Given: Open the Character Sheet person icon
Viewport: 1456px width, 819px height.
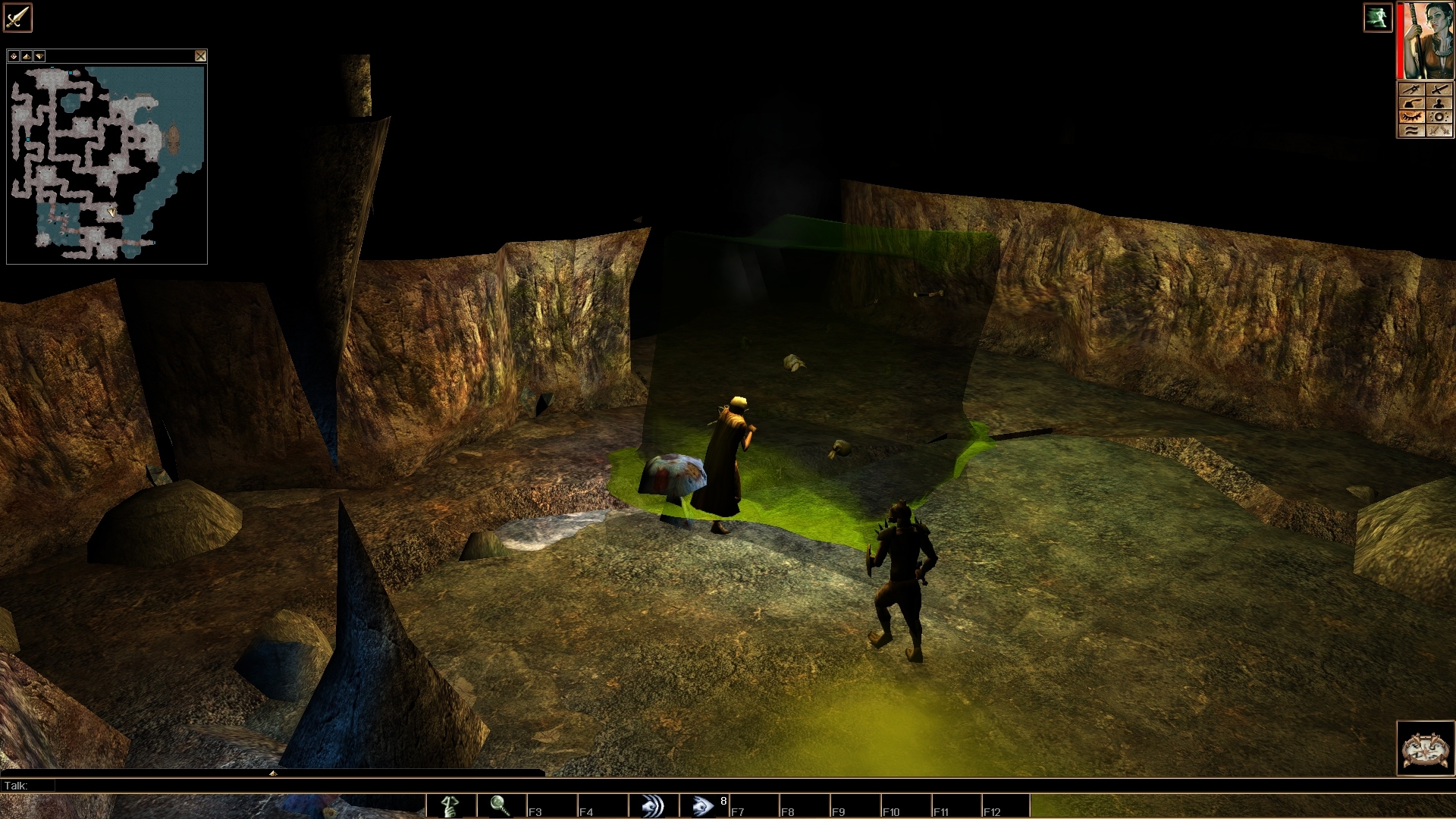Looking at the screenshot, I should pos(1437,102).
